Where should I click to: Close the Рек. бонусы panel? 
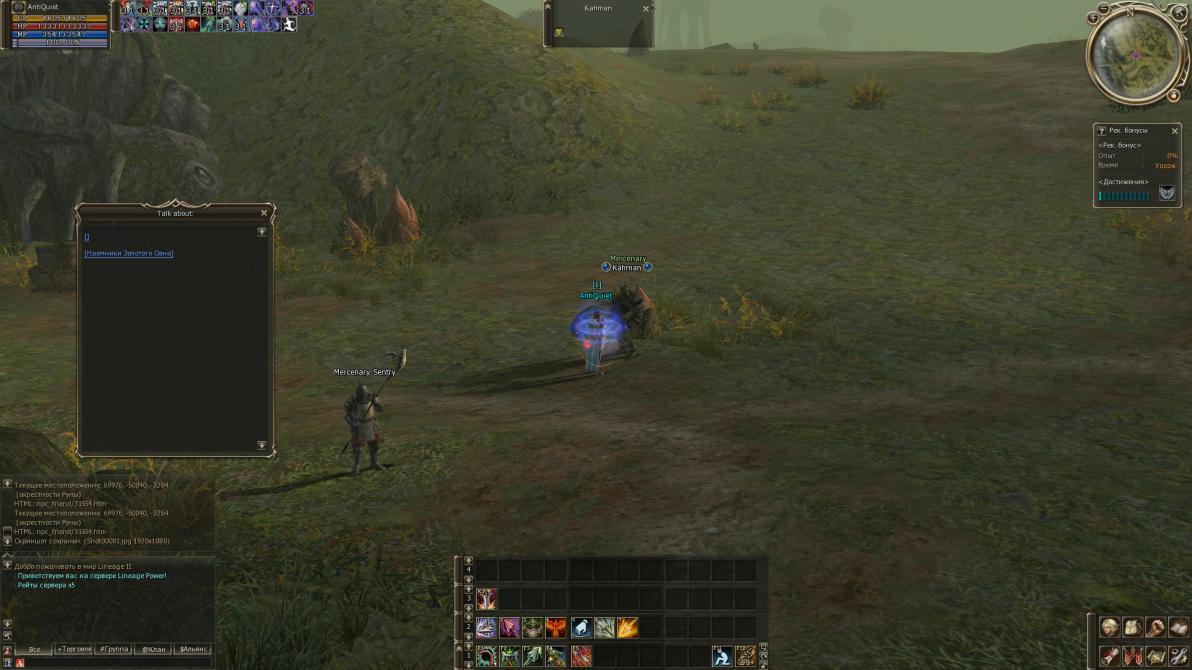(1175, 130)
